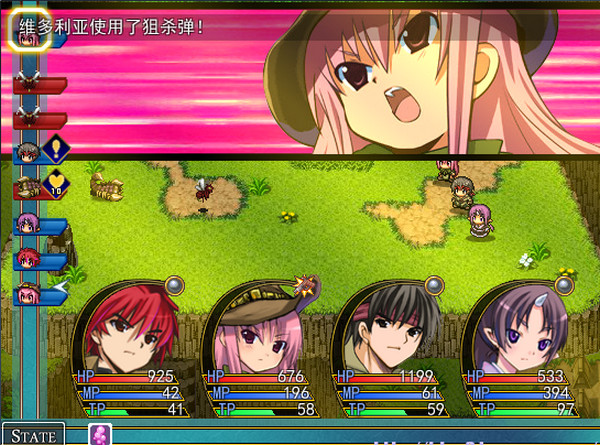This screenshot has width=600, height=445.
Task: Open the State panel
Action: (x=32, y=435)
